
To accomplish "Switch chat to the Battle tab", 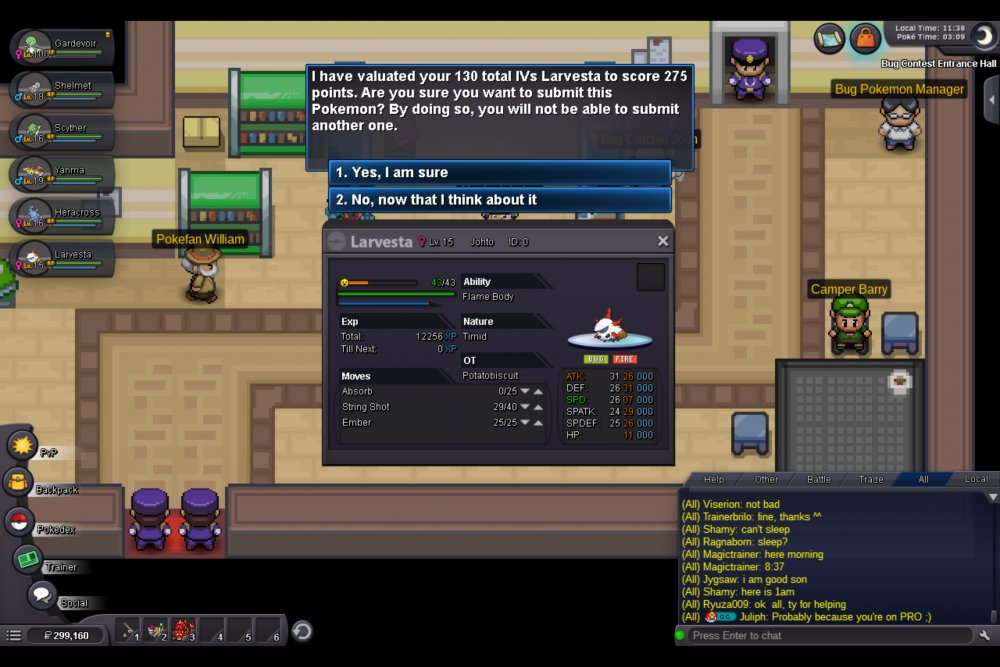I will [819, 480].
